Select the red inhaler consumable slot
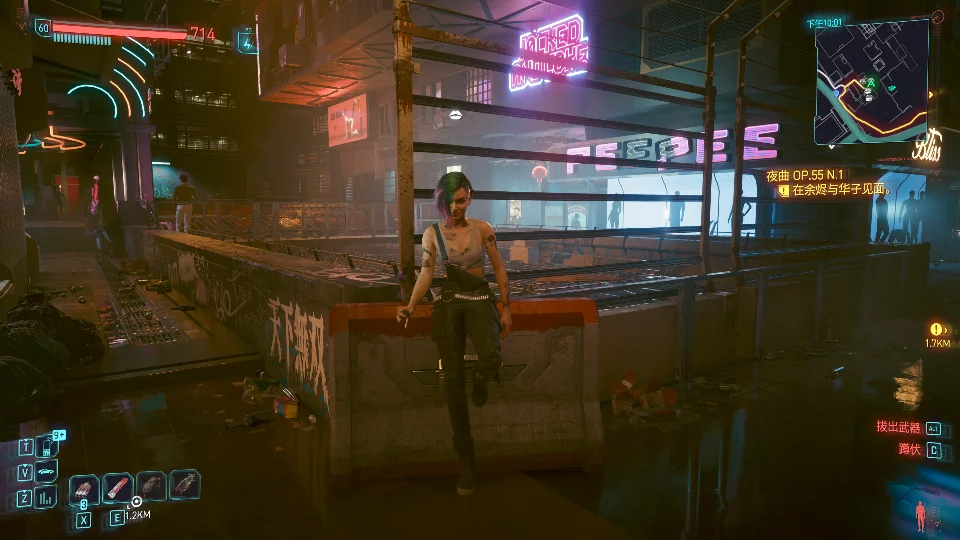Viewport: 960px width, 540px height. (x=118, y=487)
